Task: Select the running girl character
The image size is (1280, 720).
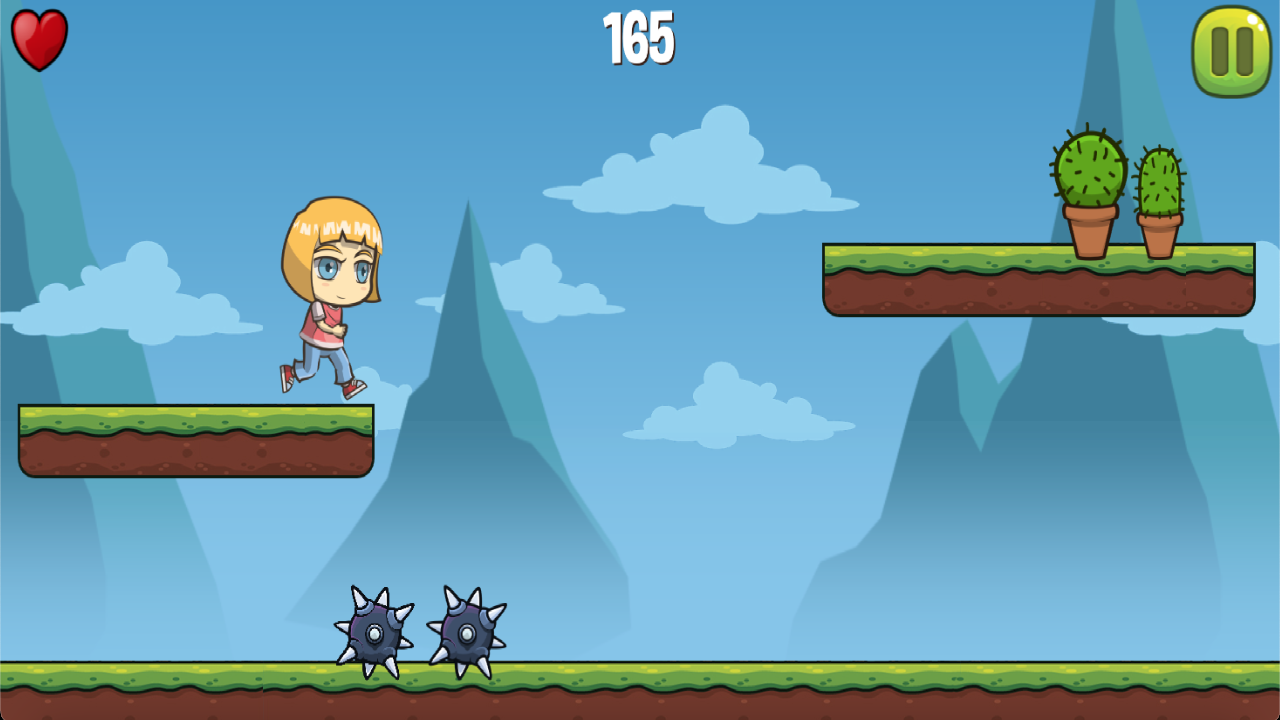Action: coord(325,295)
